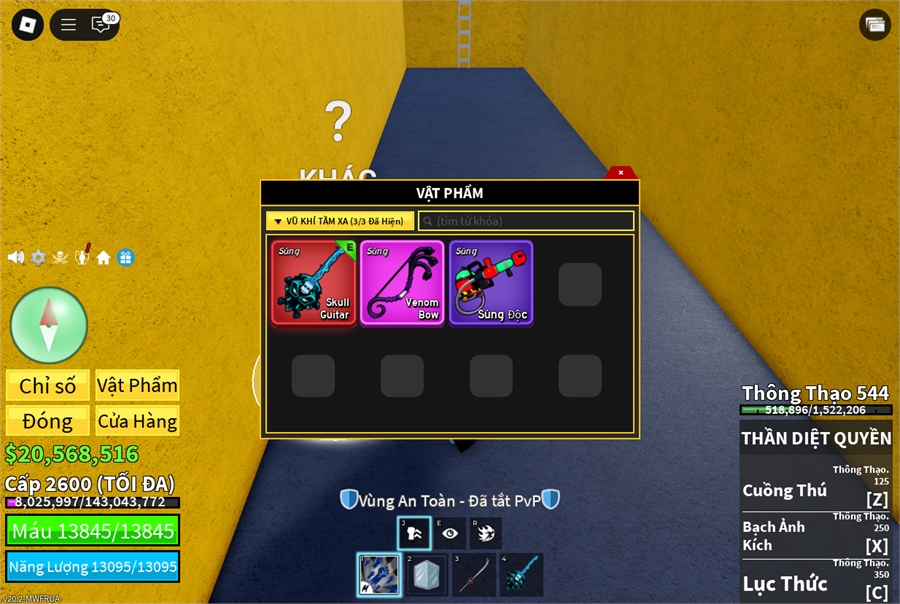Choose the Venom Bow item
The width and height of the screenshot is (900, 604).
402,283
